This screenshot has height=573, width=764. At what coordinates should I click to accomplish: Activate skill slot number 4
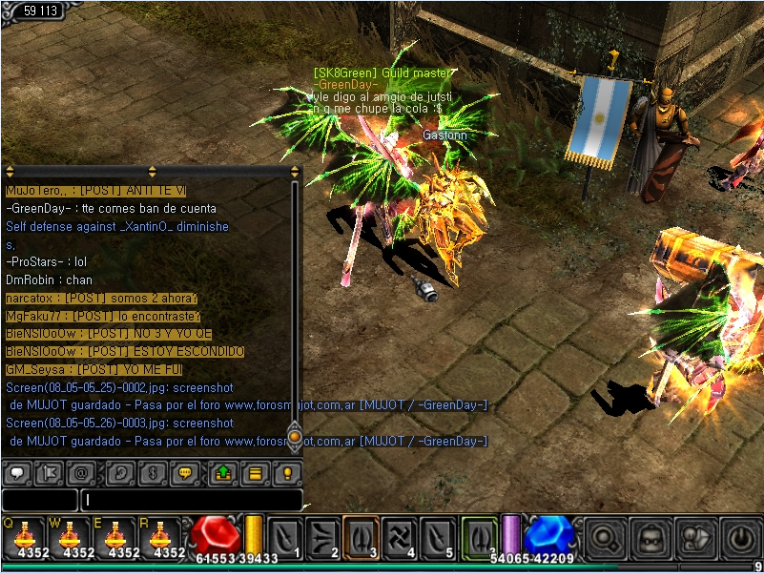tap(399, 537)
